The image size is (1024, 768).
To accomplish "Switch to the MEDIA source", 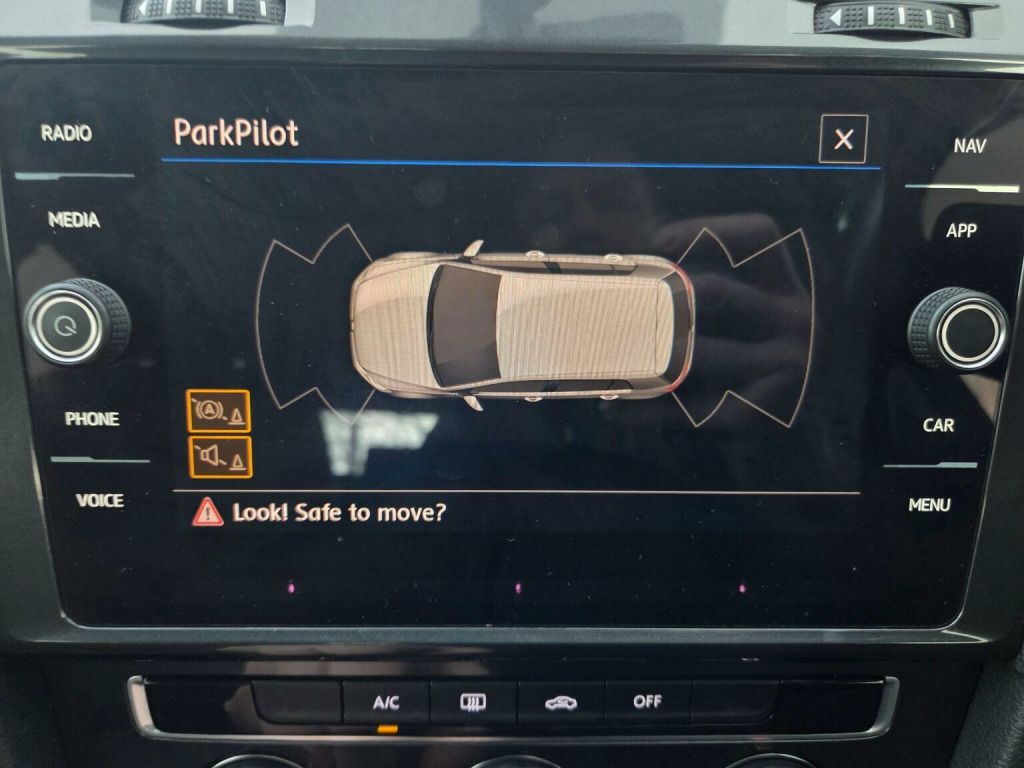I will [x=74, y=220].
